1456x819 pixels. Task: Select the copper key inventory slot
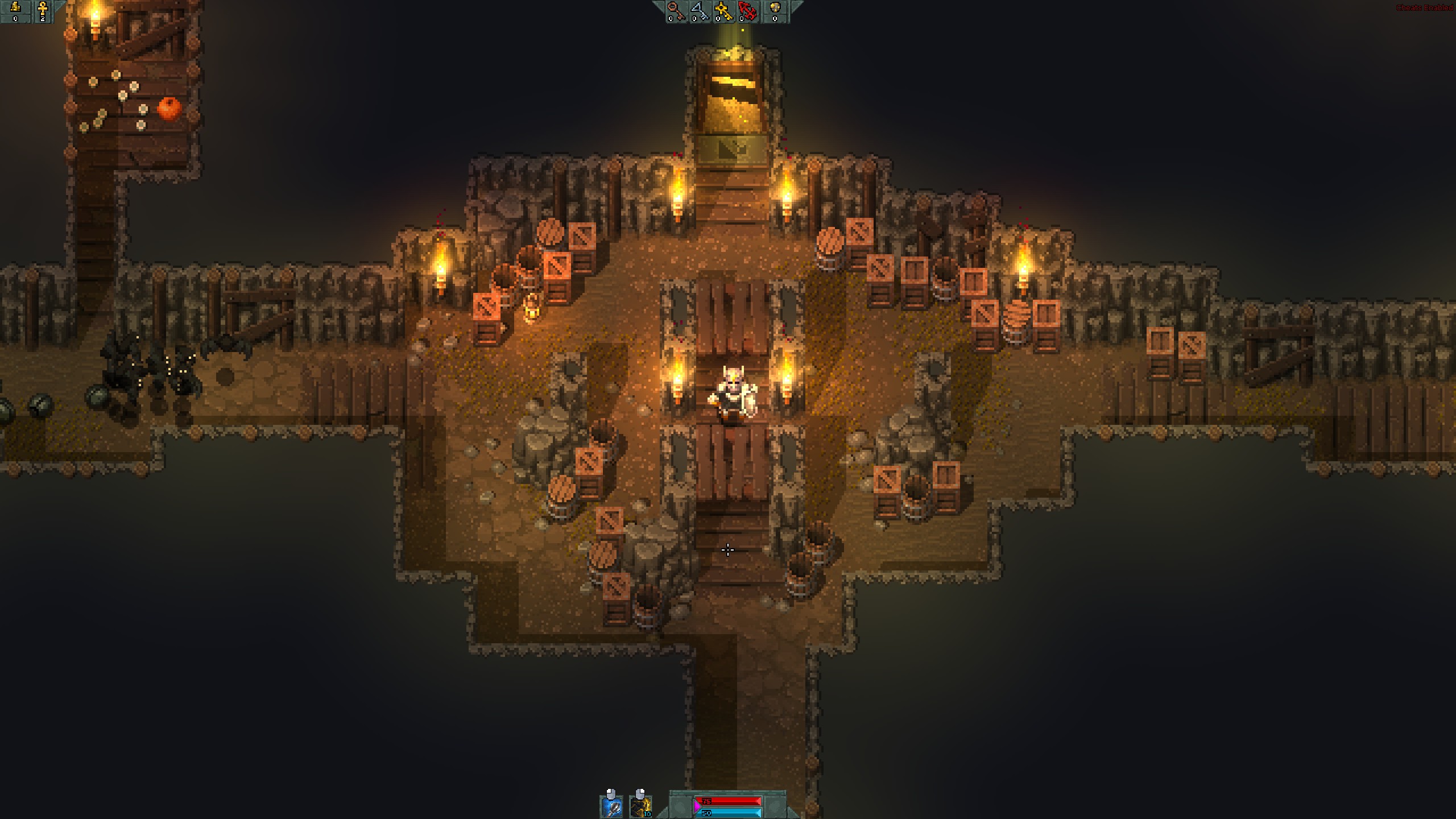click(x=676, y=11)
